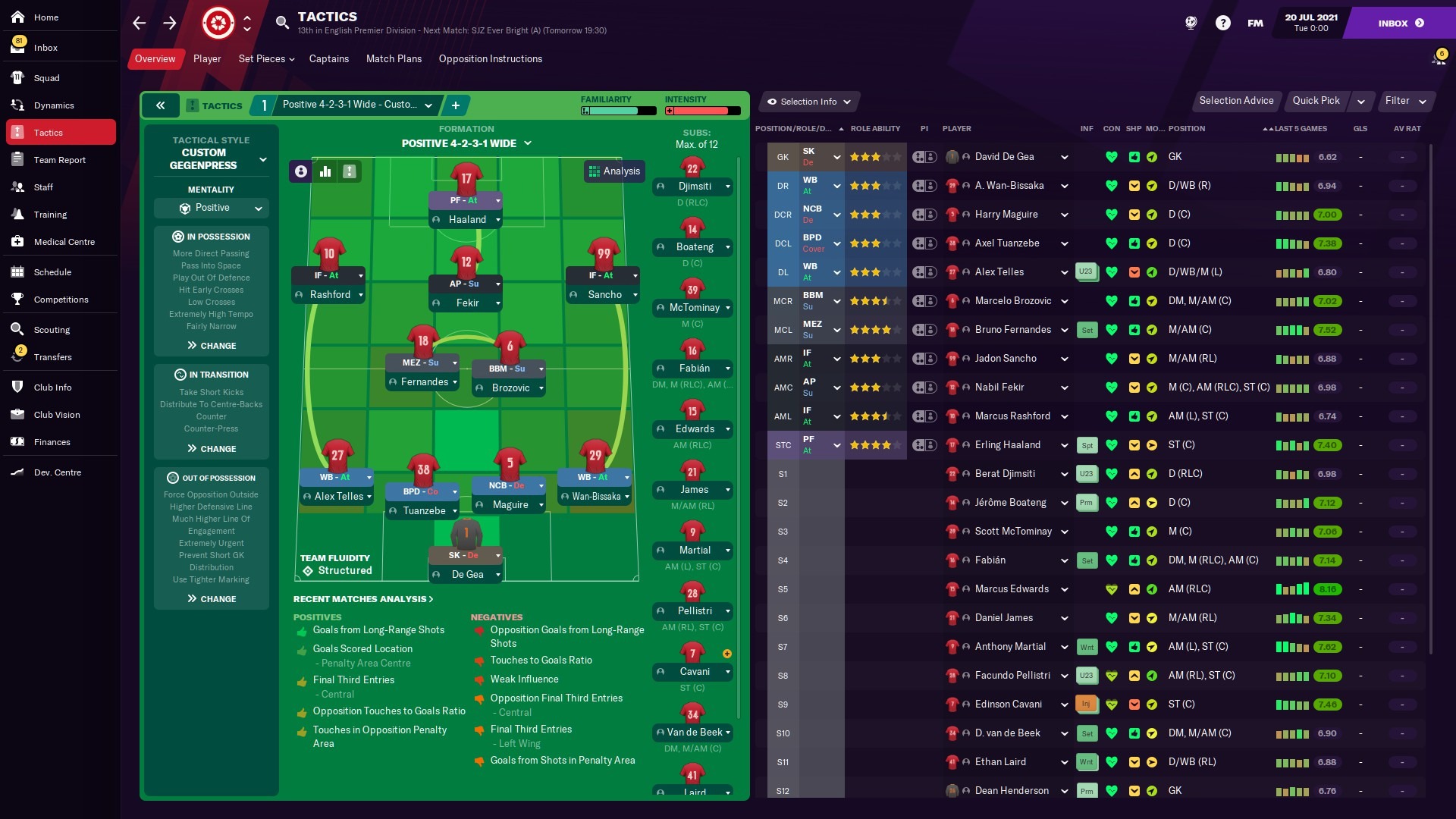Image resolution: width=1456 pixels, height=819 pixels.
Task: Click the plus to add a new tactic
Action: click(x=456, y=105)
